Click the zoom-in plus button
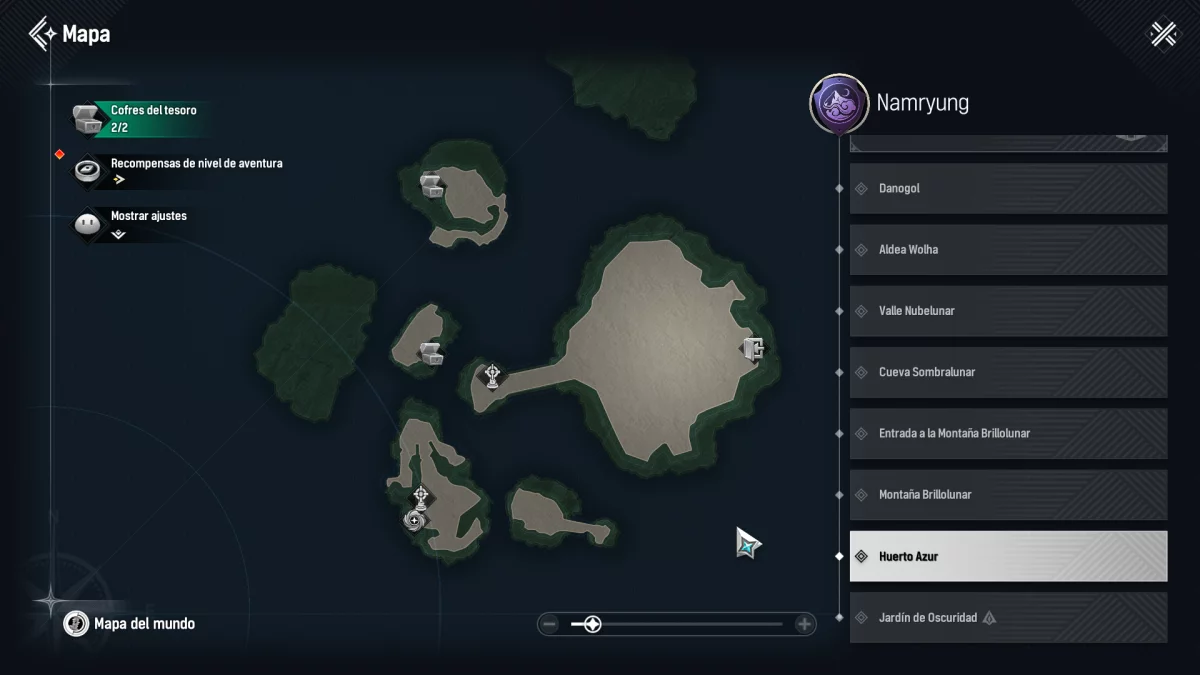Screen dimensions: 1200x675 804,625
